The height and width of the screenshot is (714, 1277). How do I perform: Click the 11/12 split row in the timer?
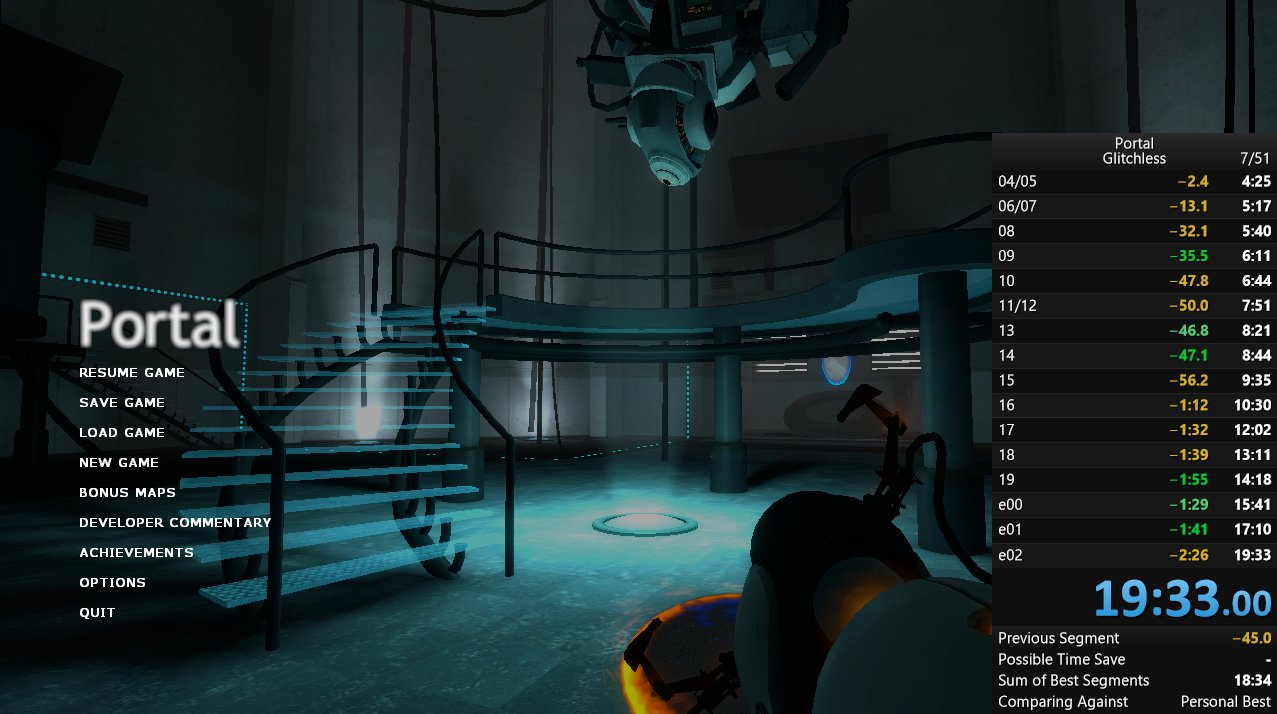[1134, 305]
